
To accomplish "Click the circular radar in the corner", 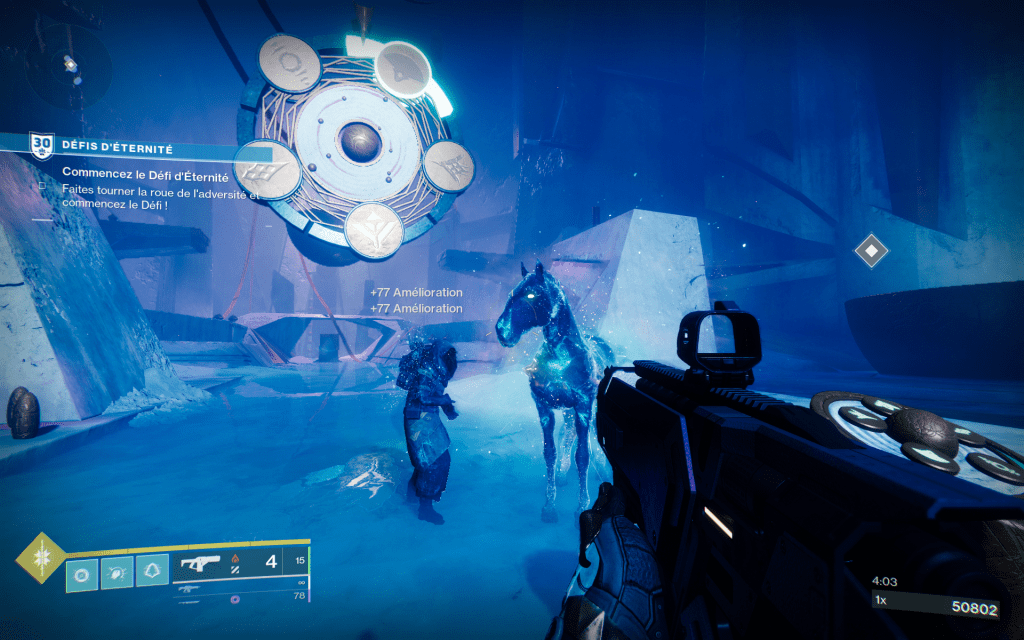I will (68, 63).
